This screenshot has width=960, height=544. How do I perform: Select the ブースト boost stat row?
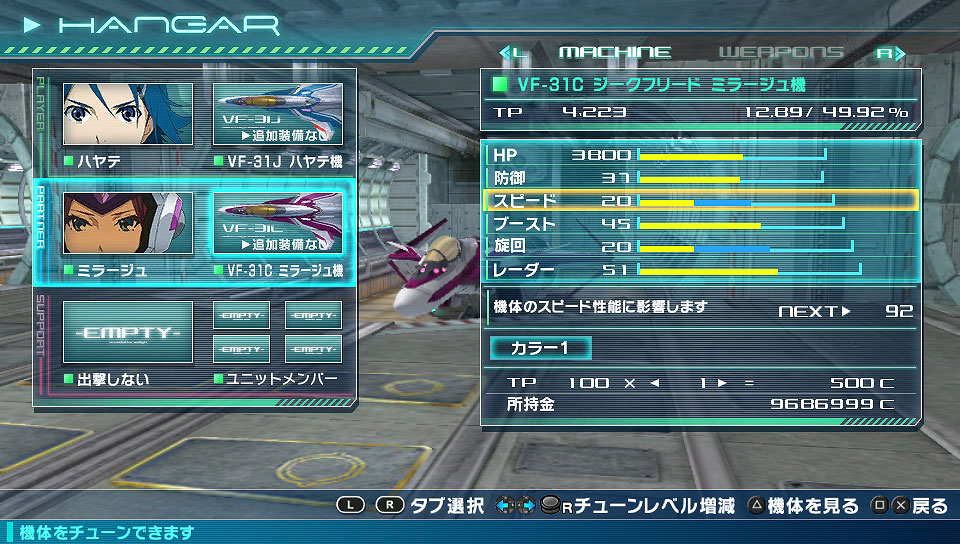[700, 224]
